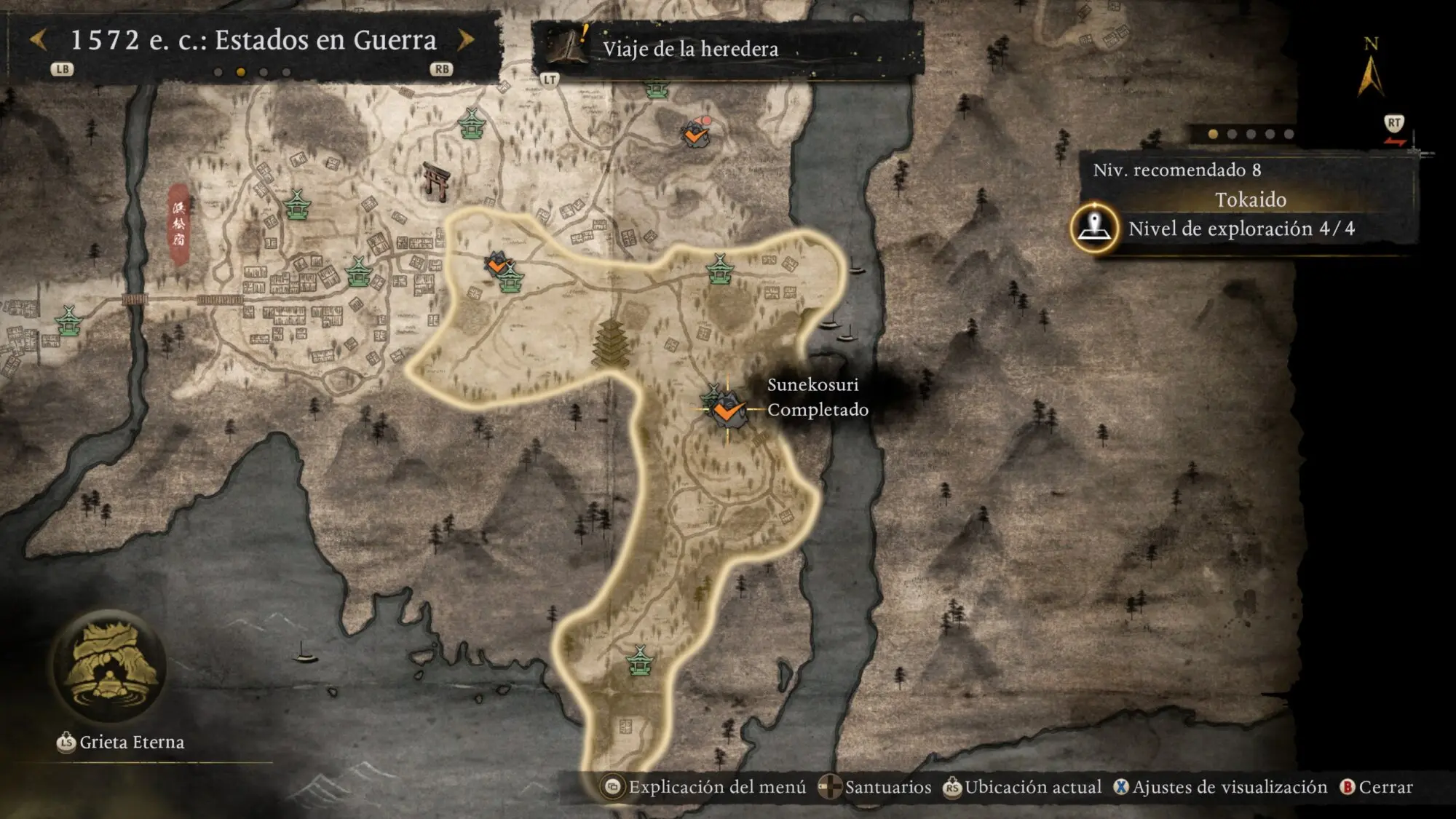Click the Tokaido exploration level icon
The height and width of the screenshot is (819, 1456).
[x=1094, y=228]
